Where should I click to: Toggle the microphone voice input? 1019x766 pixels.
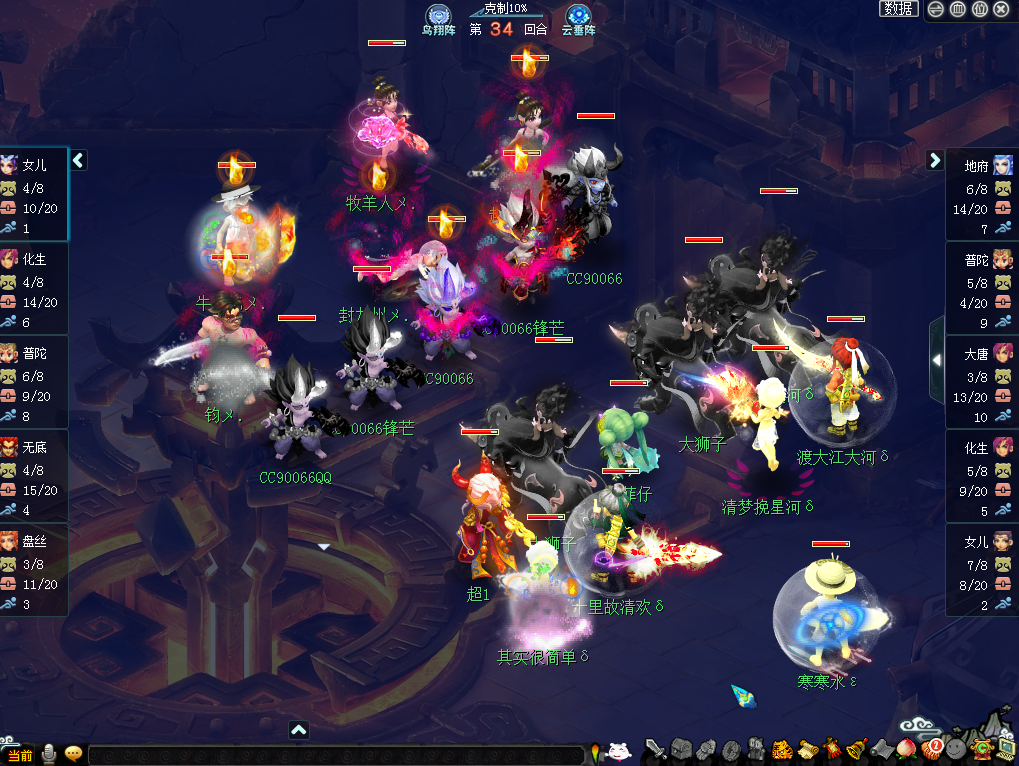point(48,754)
